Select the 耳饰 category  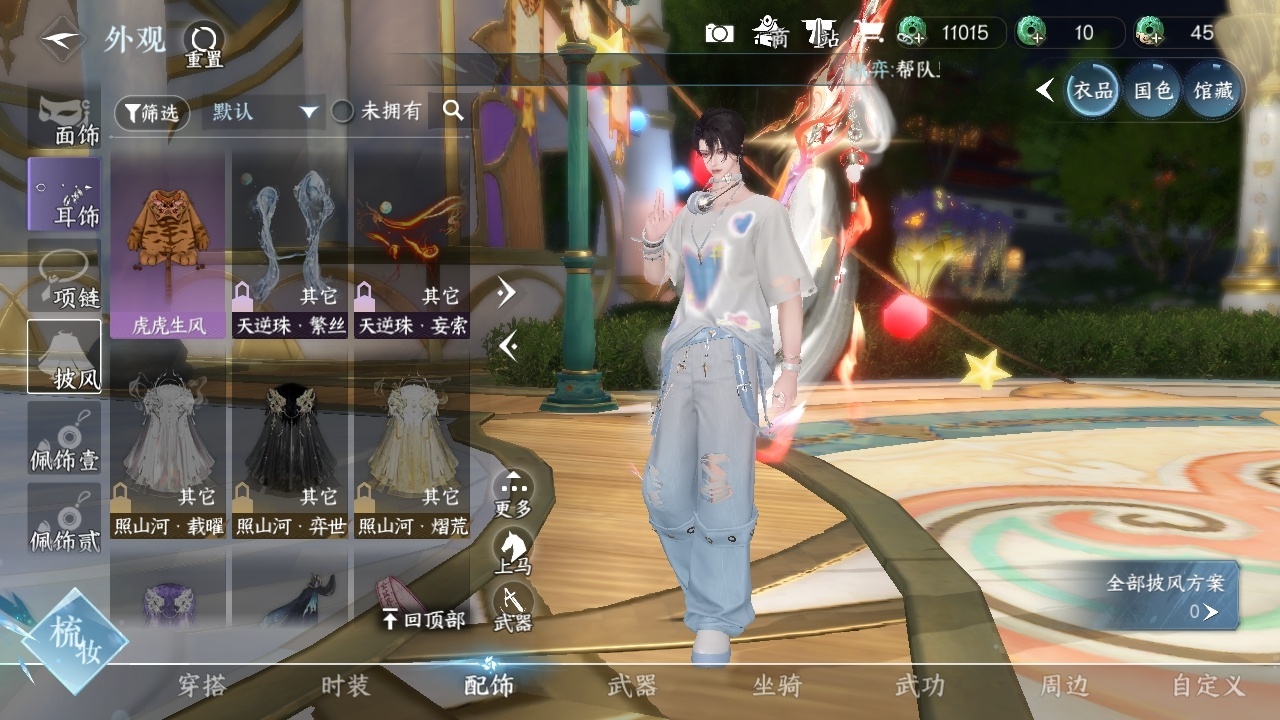[65, 193]
